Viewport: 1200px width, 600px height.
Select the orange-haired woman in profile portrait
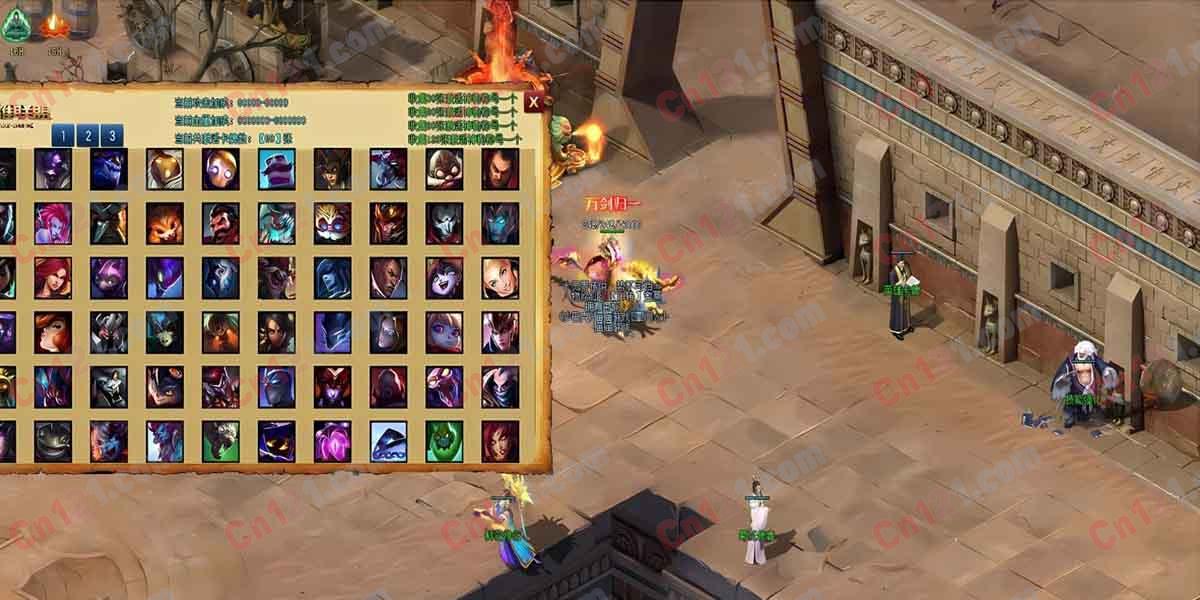tap(53, 332)
